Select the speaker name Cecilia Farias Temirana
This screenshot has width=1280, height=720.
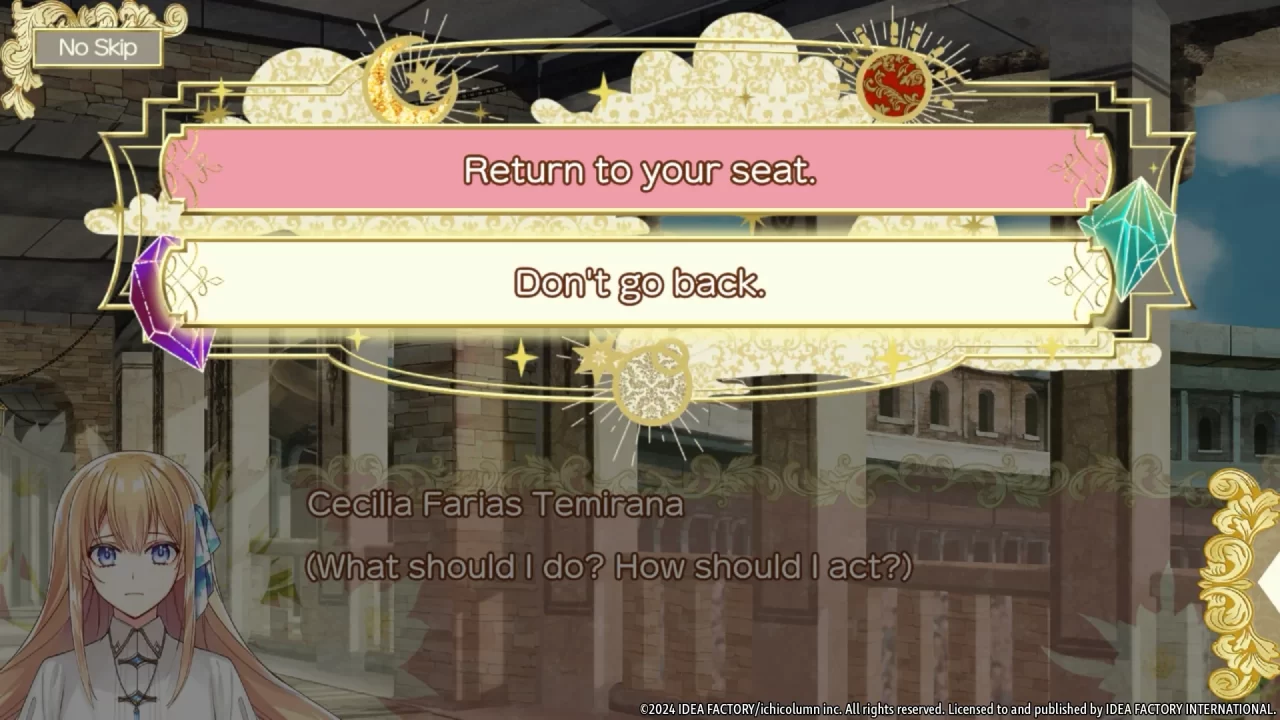[493, 504]
